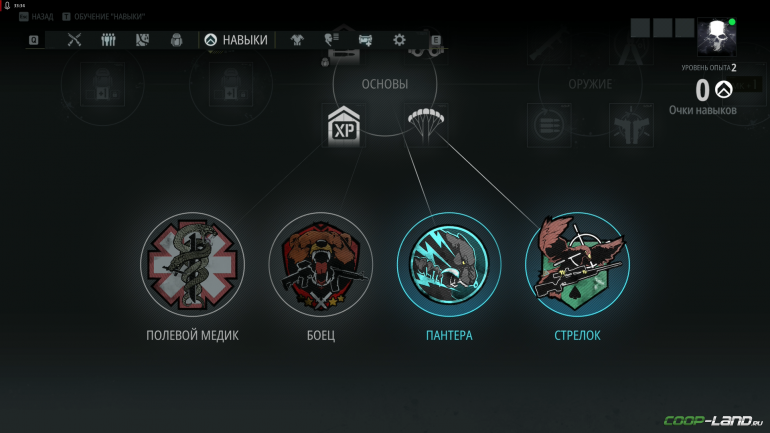Open the backpack inventory tab
770x433 pixels.
176,40
